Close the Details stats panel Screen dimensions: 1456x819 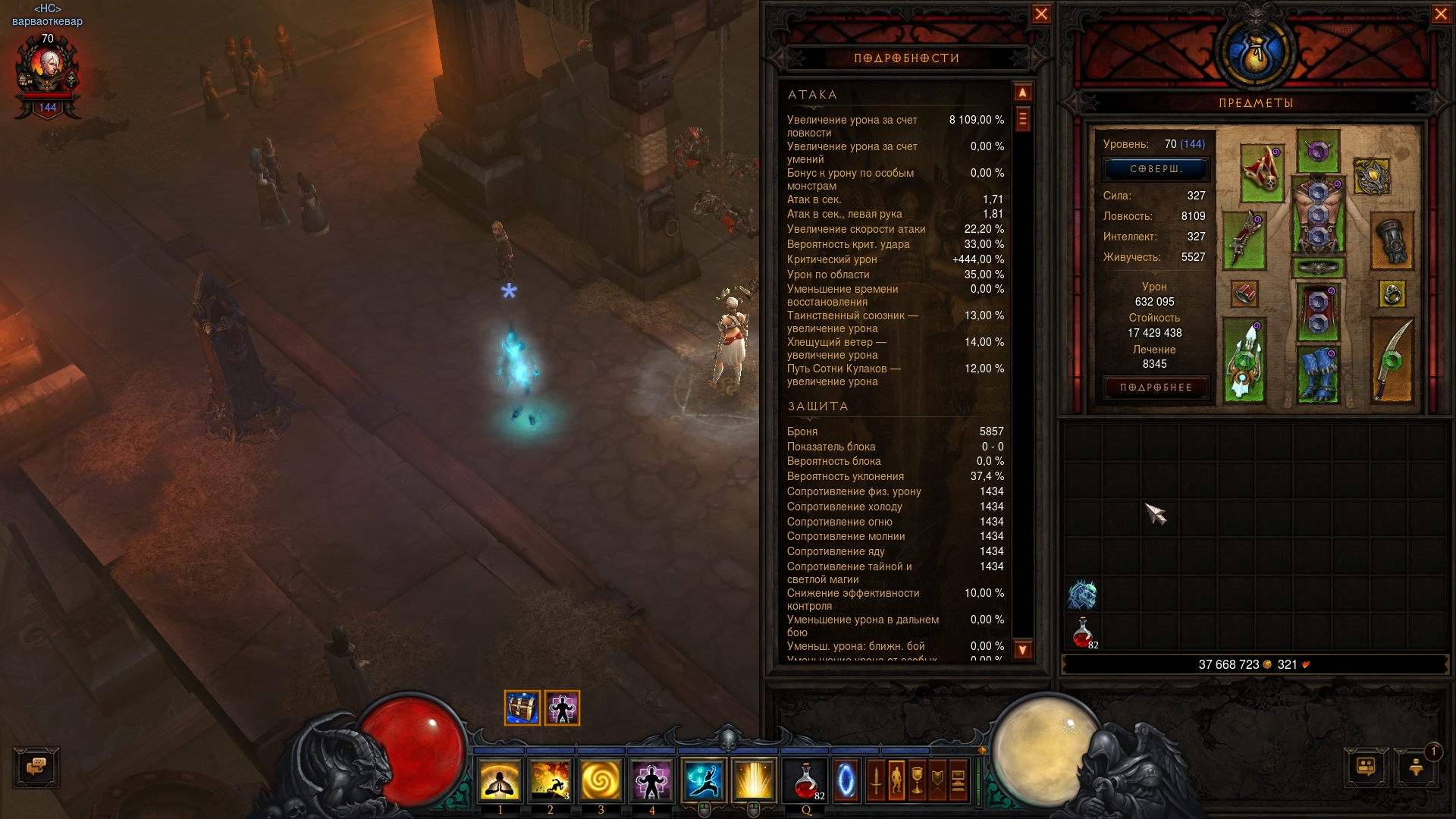point(1041,14)
